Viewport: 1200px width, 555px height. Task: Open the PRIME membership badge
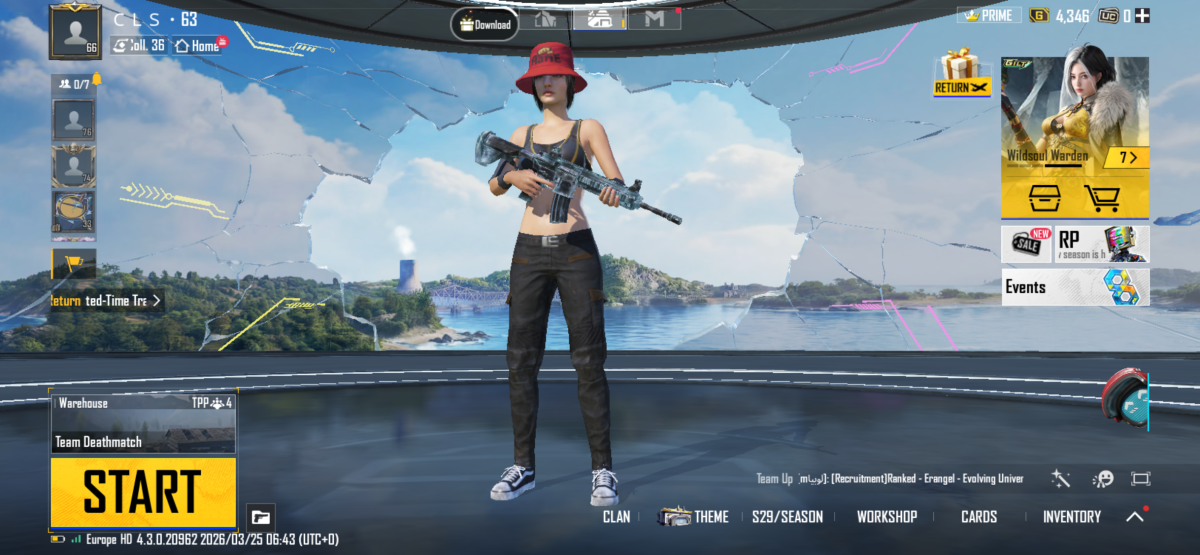(x=989, y=16)
